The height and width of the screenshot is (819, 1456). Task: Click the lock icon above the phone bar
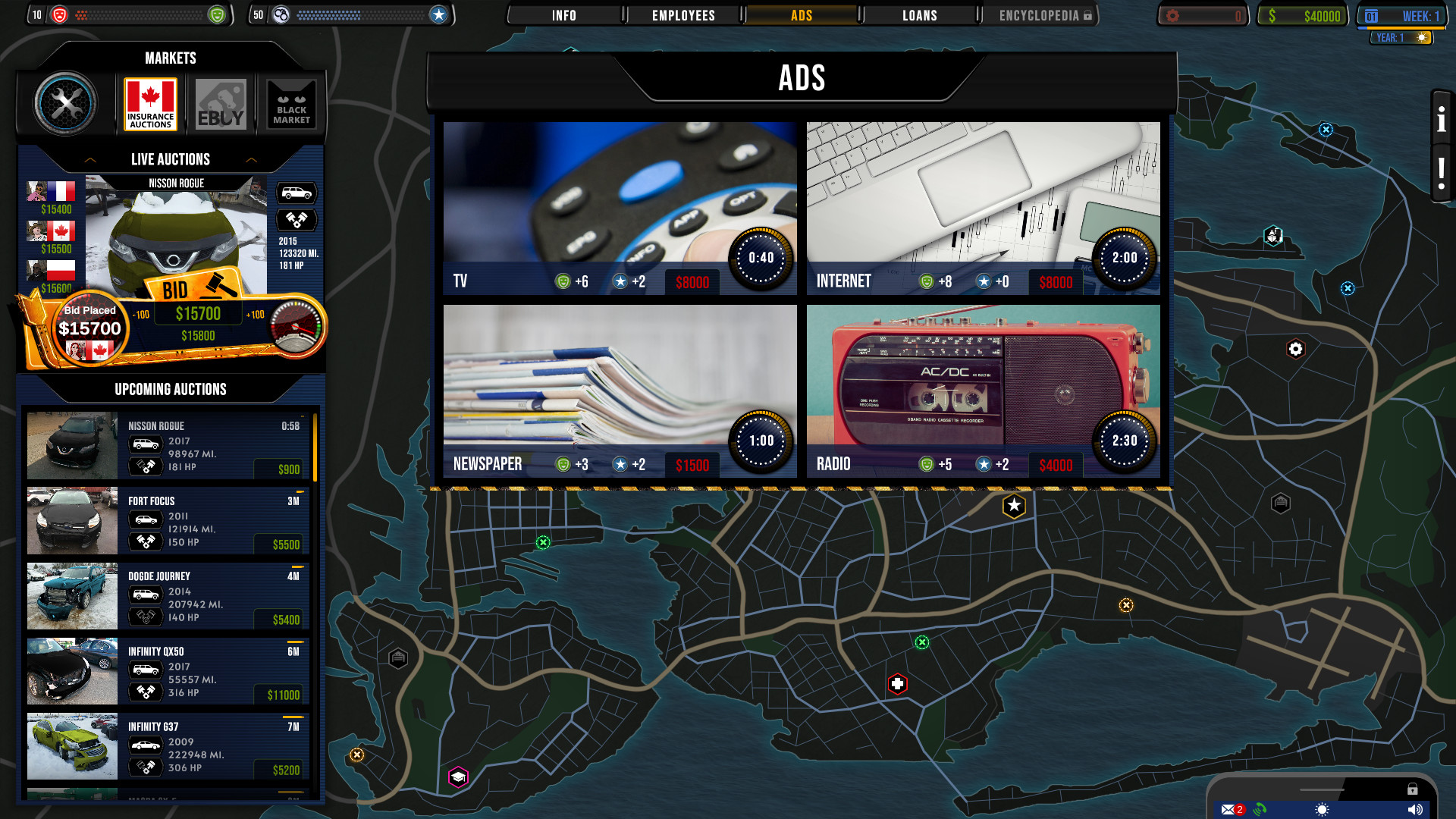[x=1413, y=789]
